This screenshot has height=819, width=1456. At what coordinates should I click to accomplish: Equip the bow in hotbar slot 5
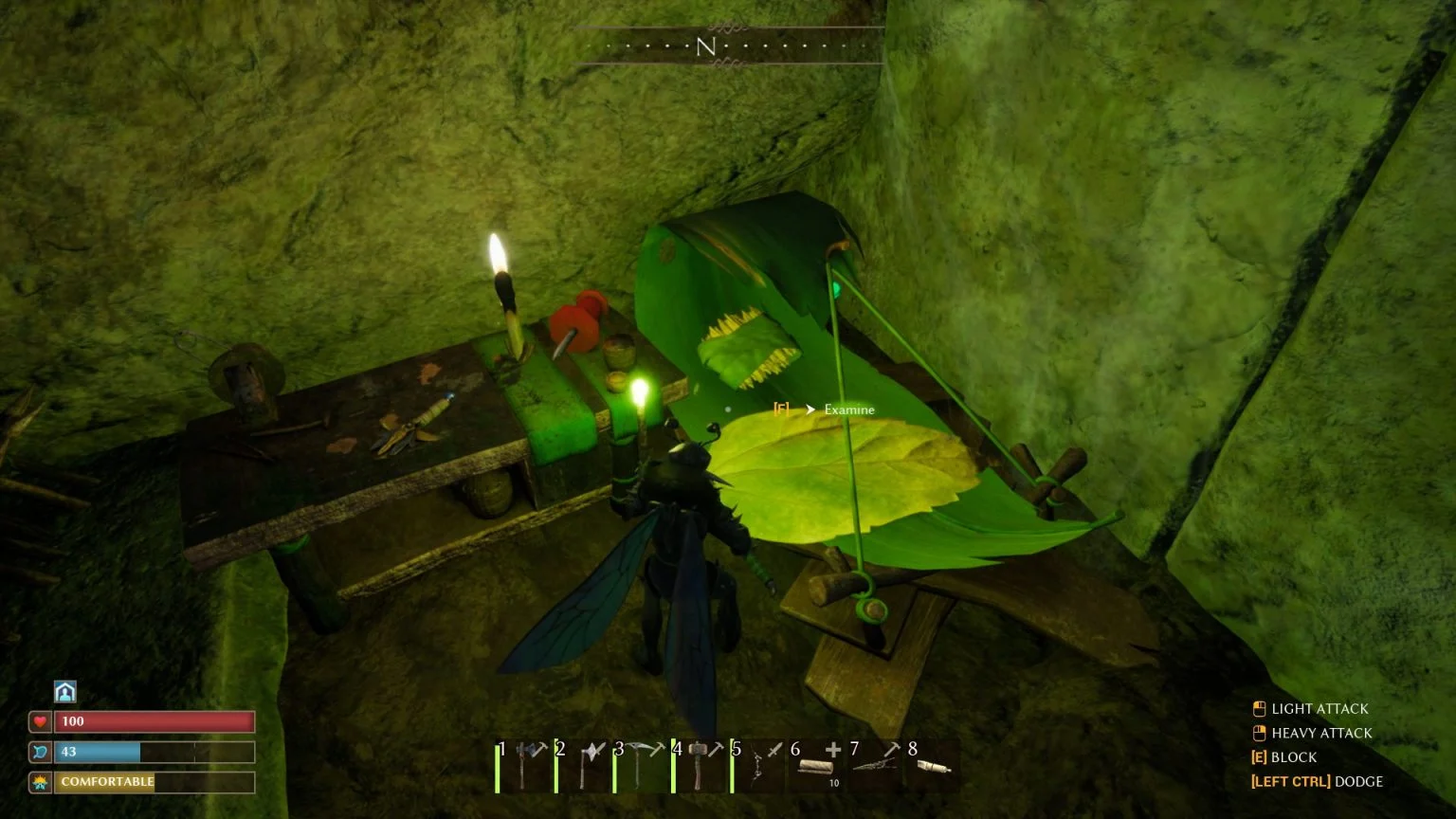point(759,766)
